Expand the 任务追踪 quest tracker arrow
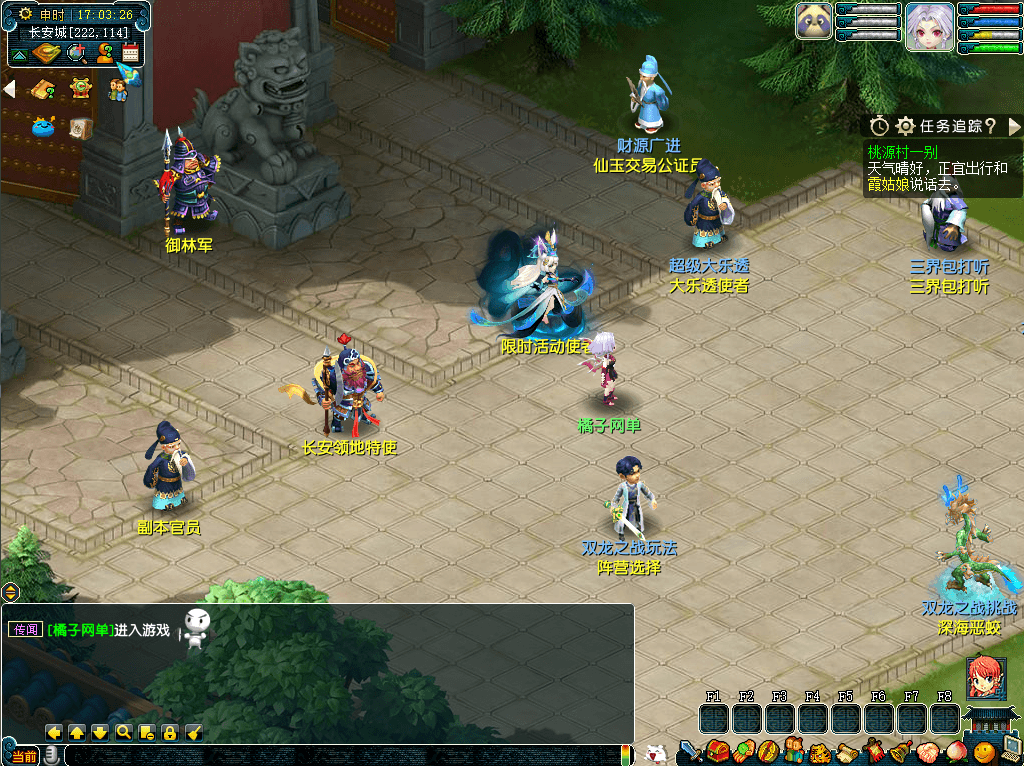The image size is (1024, 766). pyautogui.click(x=1014, y=126)
